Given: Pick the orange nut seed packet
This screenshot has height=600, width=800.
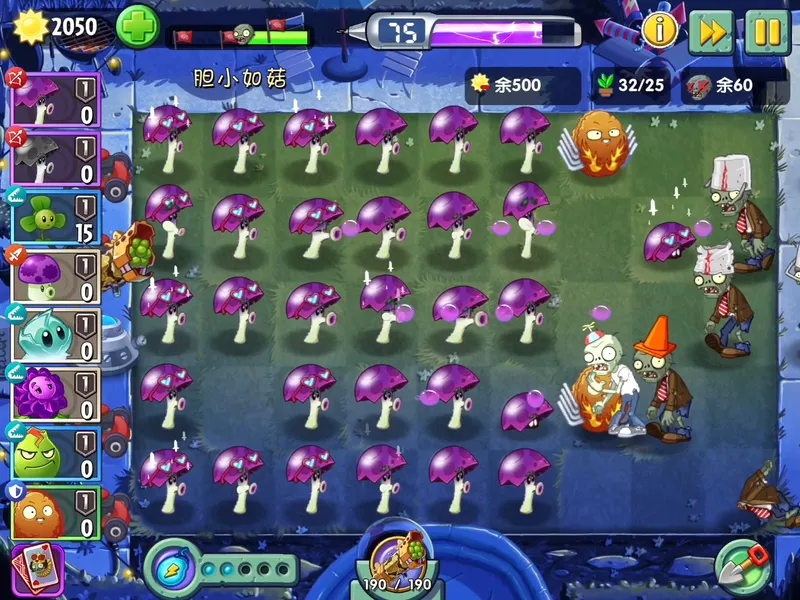Looking at the screenshot, I should click(x=54, y=512).
